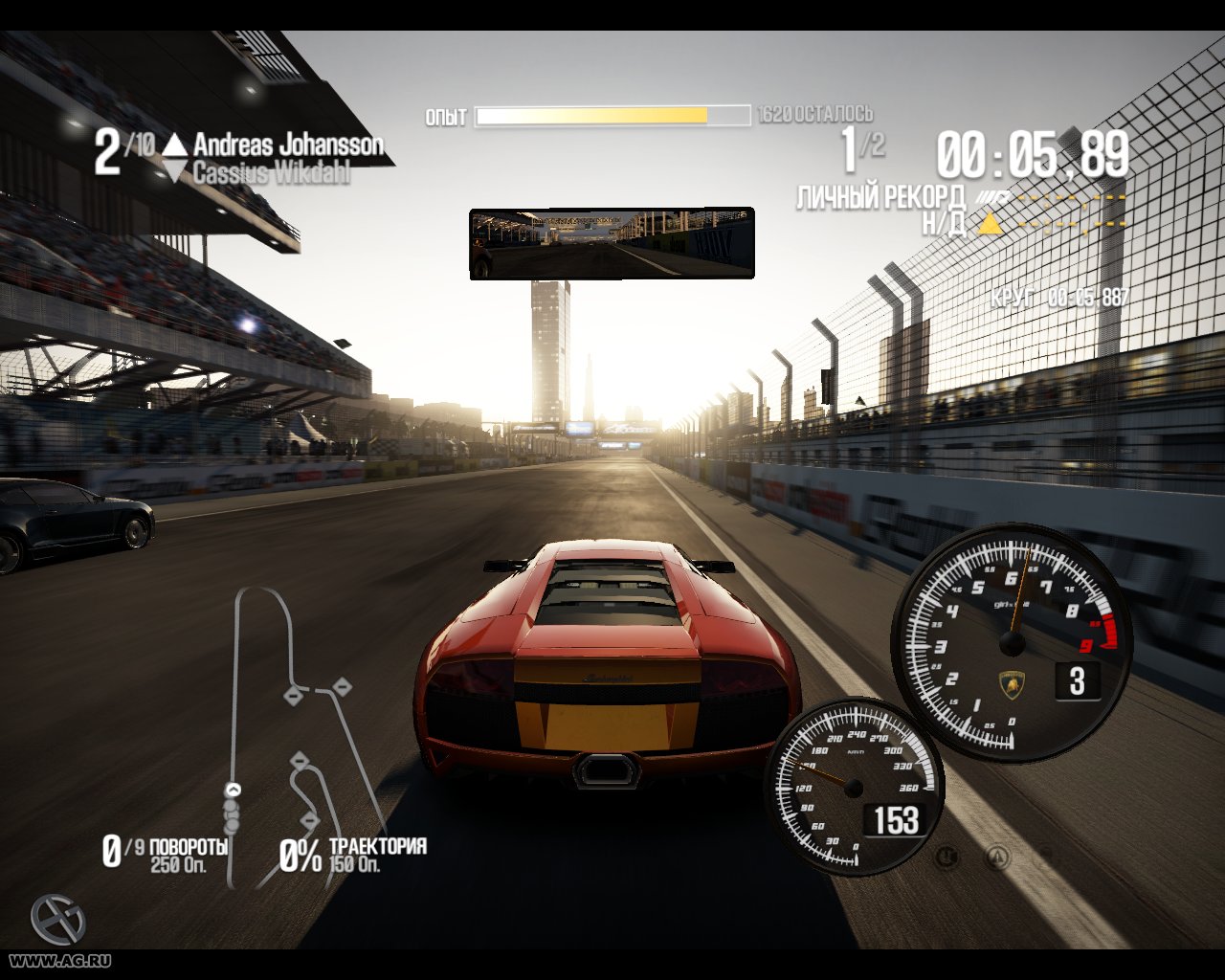1225x980 pixels.
Task: Open the speedometer gauge showing 153
Action: tap(855, 788)
